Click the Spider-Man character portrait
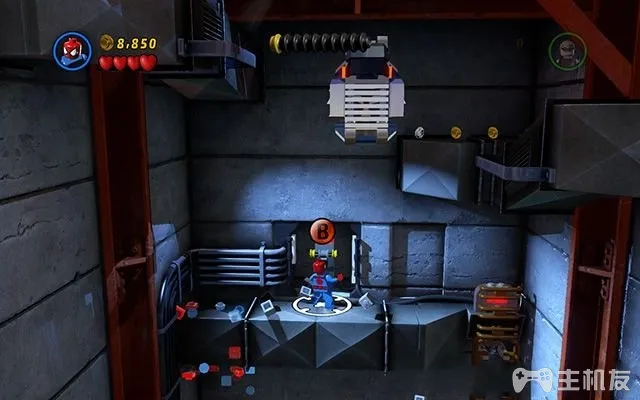Image resolution: width=640 pixels, height=400 pixels. click(x=72, y=49)
